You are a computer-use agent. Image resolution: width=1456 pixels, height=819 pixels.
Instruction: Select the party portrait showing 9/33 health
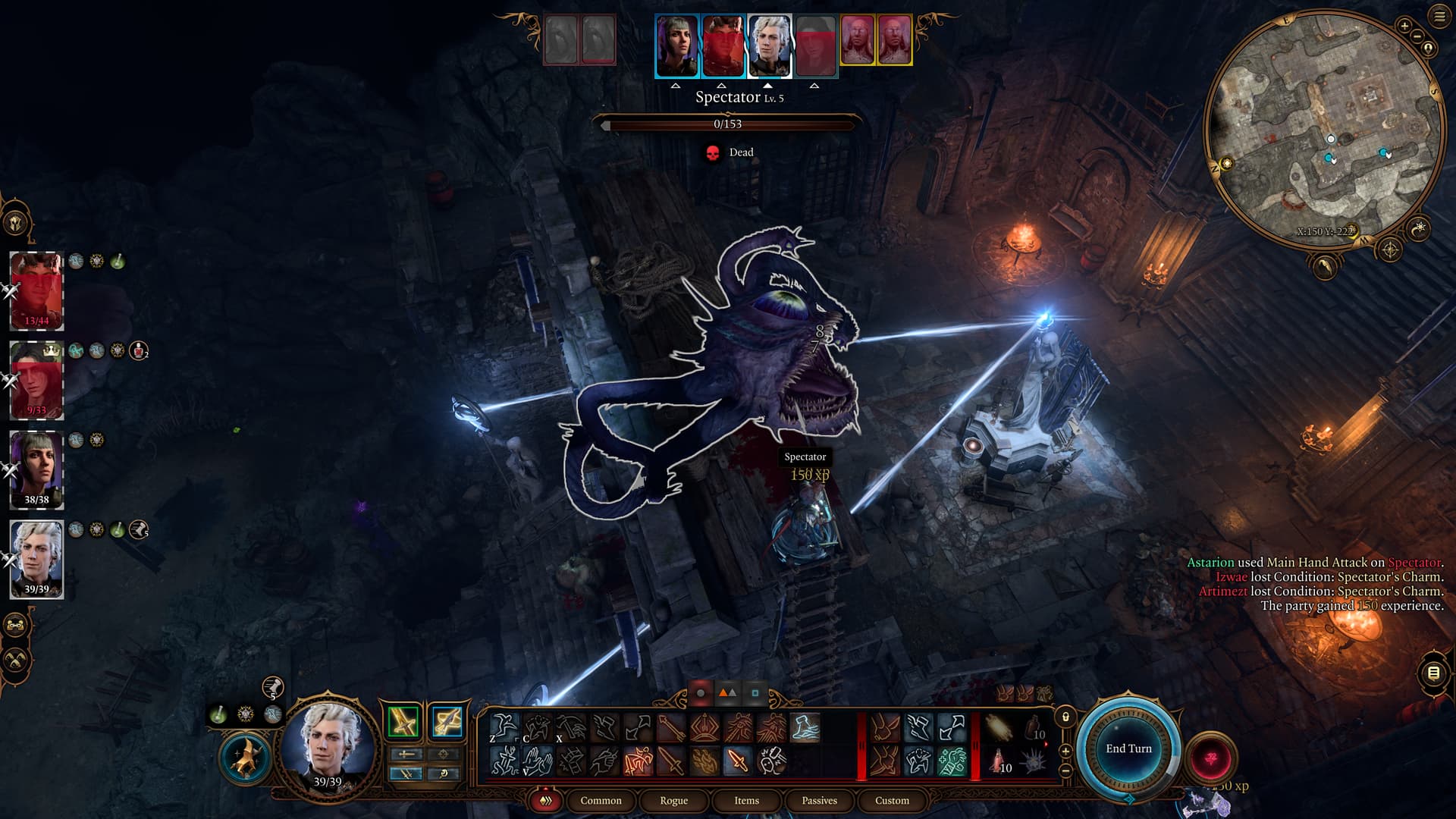click(x=36, y=380)
